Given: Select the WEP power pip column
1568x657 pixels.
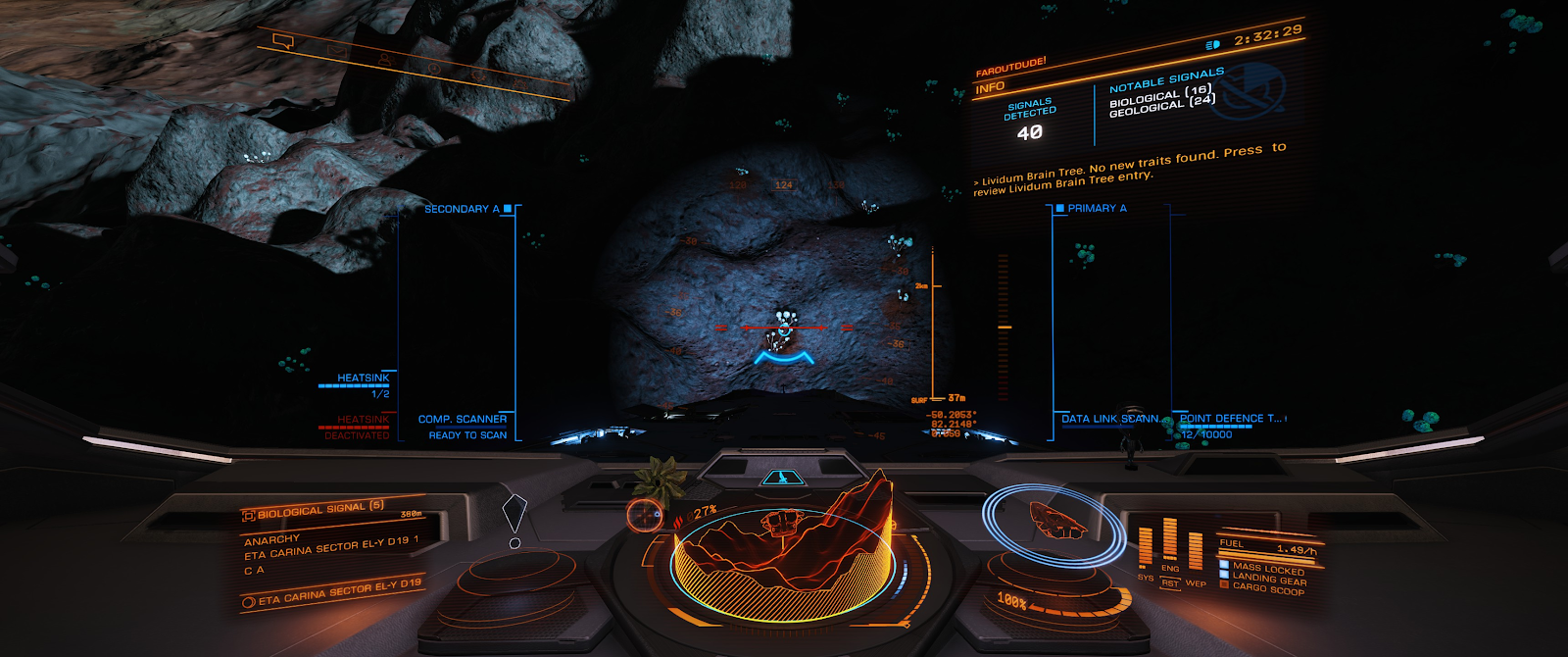Looking at the screenshot, I should 1196,552.
